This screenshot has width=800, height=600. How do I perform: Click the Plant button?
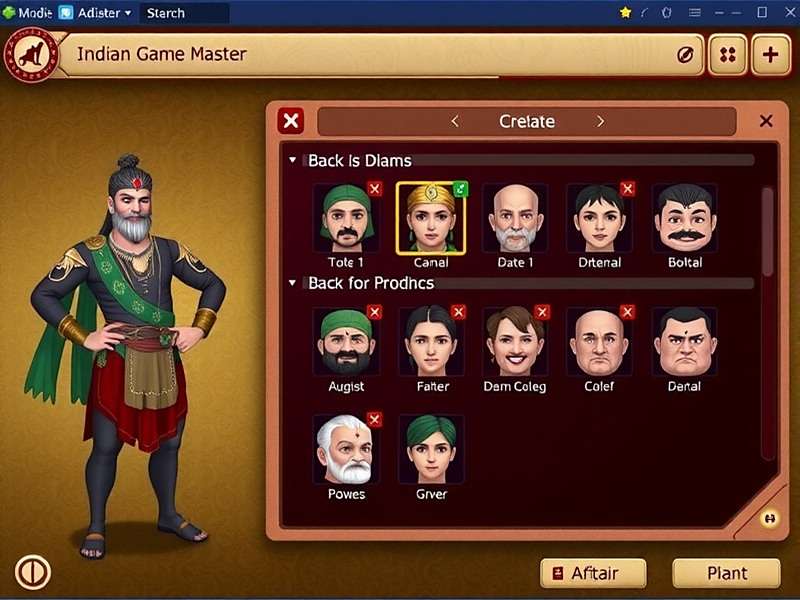[x=726, y=573]
